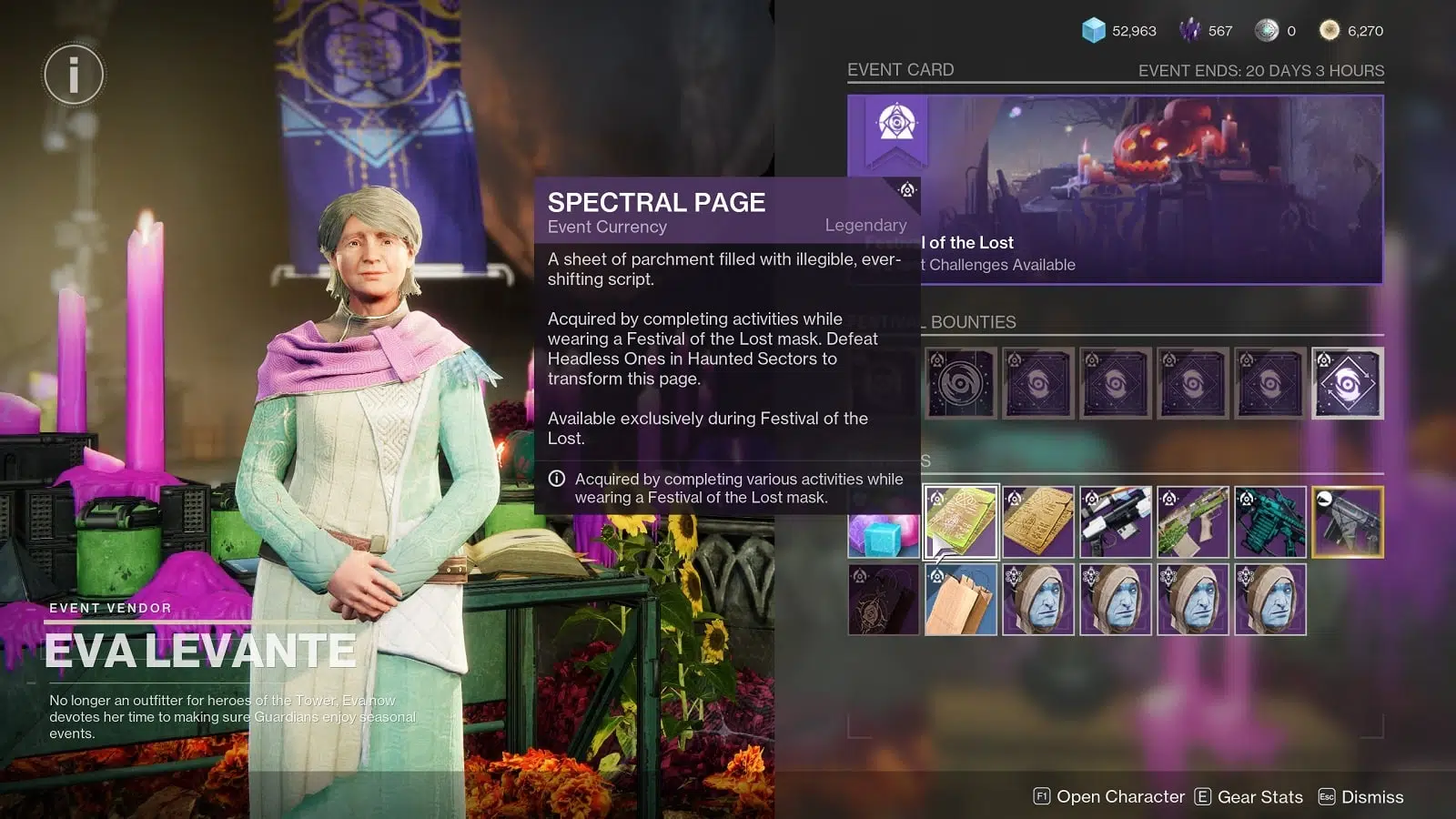
Task: Select the gold-bordered exotic weapon
Action: [x=1348, y=521]
